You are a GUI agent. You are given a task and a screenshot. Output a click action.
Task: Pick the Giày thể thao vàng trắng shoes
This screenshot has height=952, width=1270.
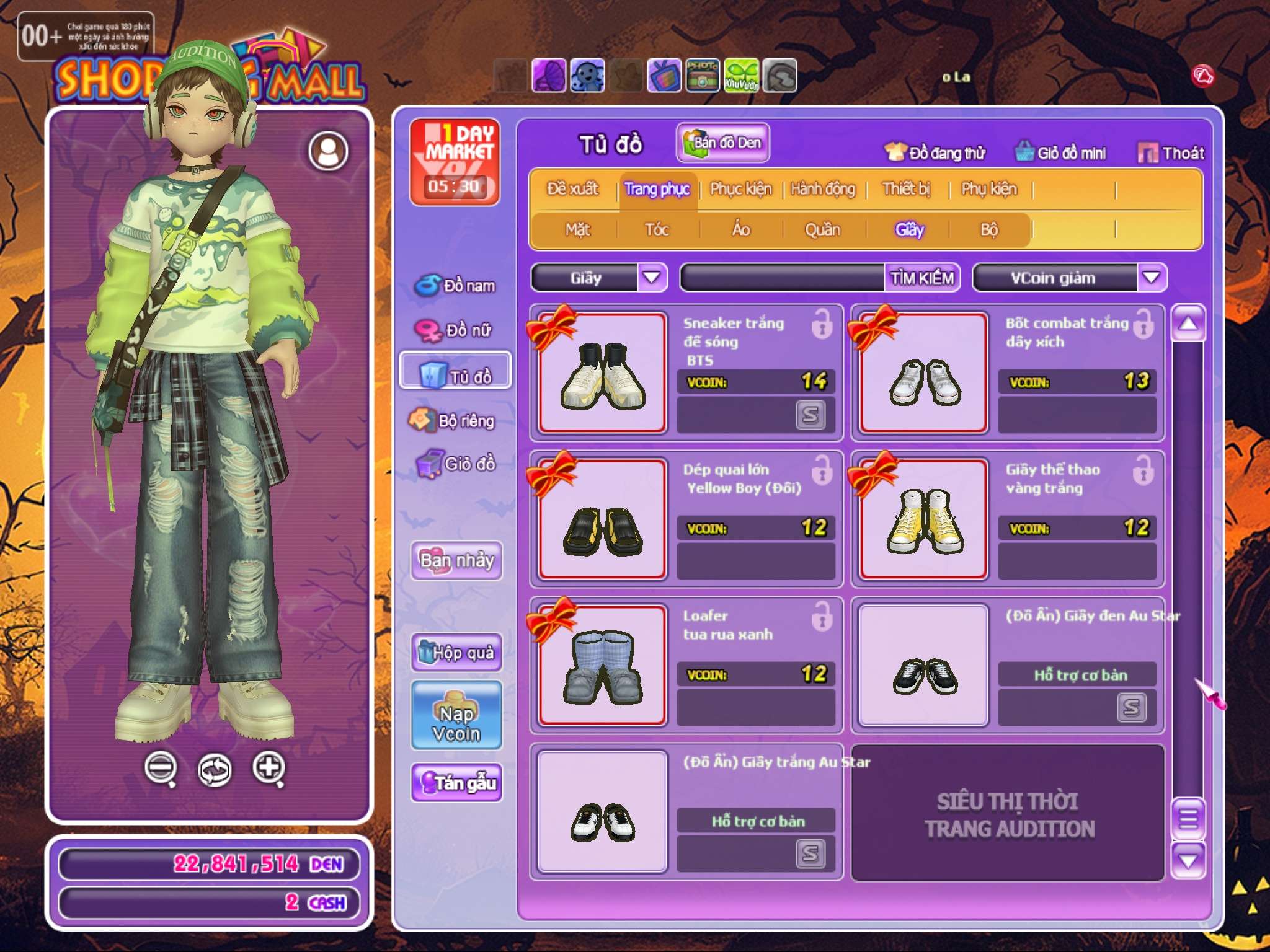(x=924, y=519)
